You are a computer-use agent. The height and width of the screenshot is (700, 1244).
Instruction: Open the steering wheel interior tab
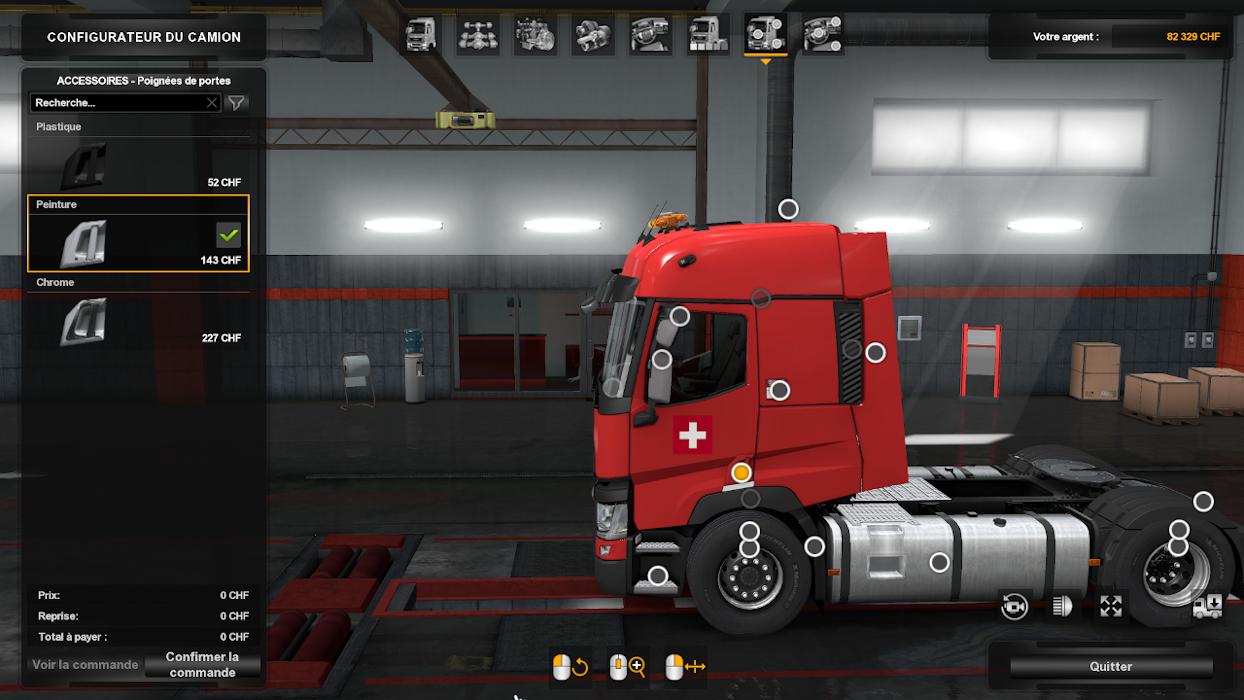[650, 35]
